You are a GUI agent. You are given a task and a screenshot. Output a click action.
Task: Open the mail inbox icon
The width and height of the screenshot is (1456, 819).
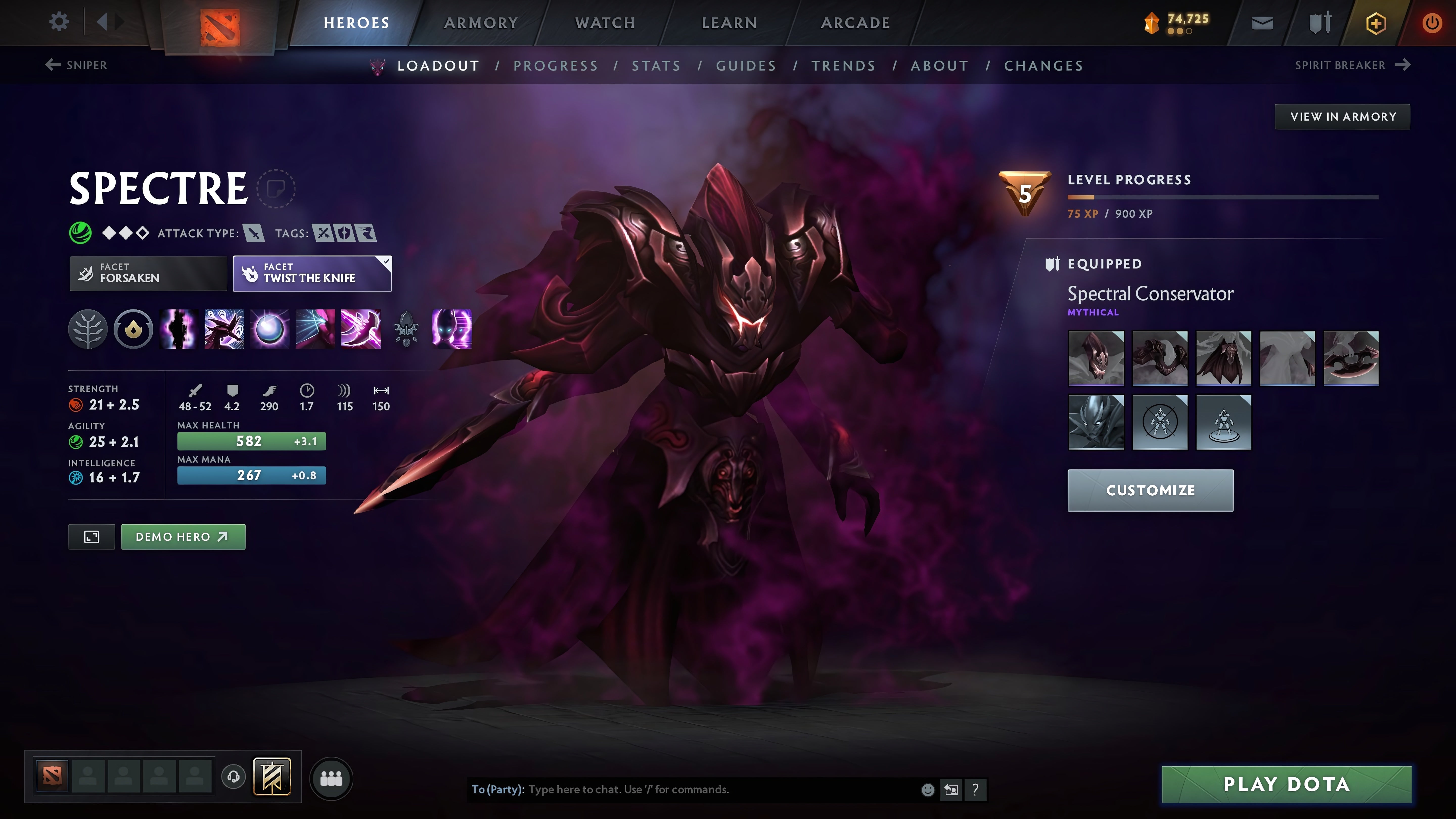tap(1263, 22)
